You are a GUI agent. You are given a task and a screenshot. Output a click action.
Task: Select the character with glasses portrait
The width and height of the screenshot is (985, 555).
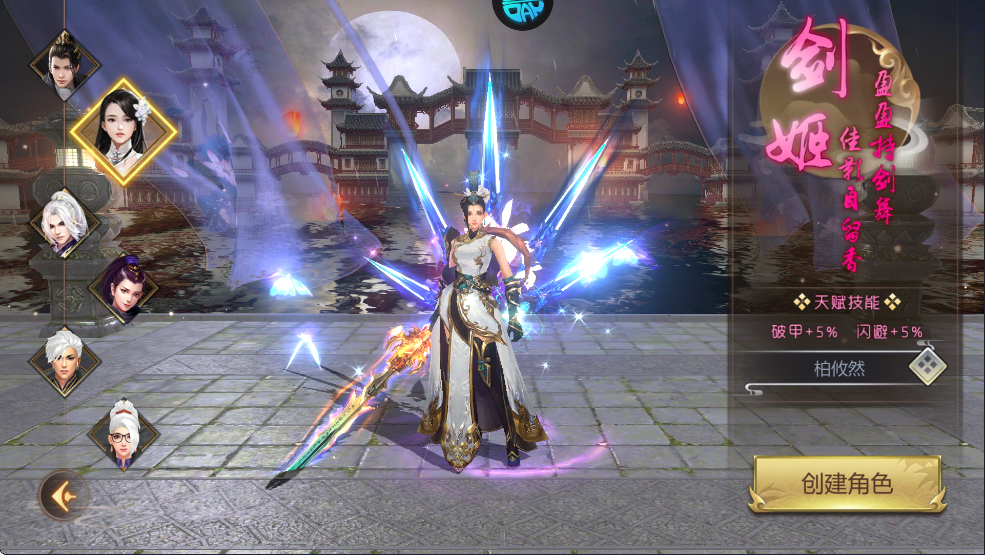(x=124, y=433)
